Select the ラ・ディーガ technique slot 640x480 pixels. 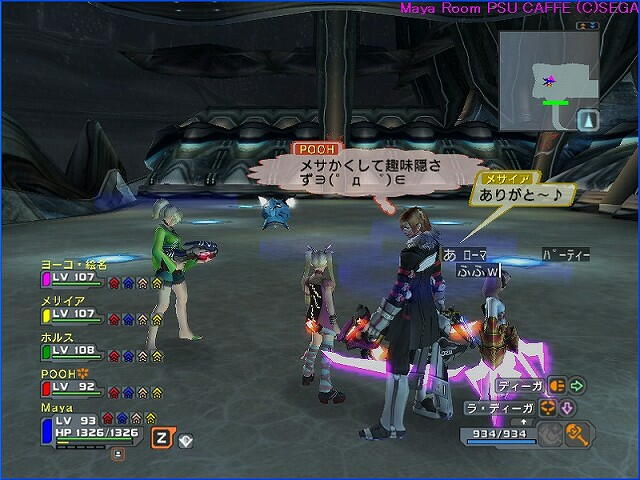(x=502, y=407)
